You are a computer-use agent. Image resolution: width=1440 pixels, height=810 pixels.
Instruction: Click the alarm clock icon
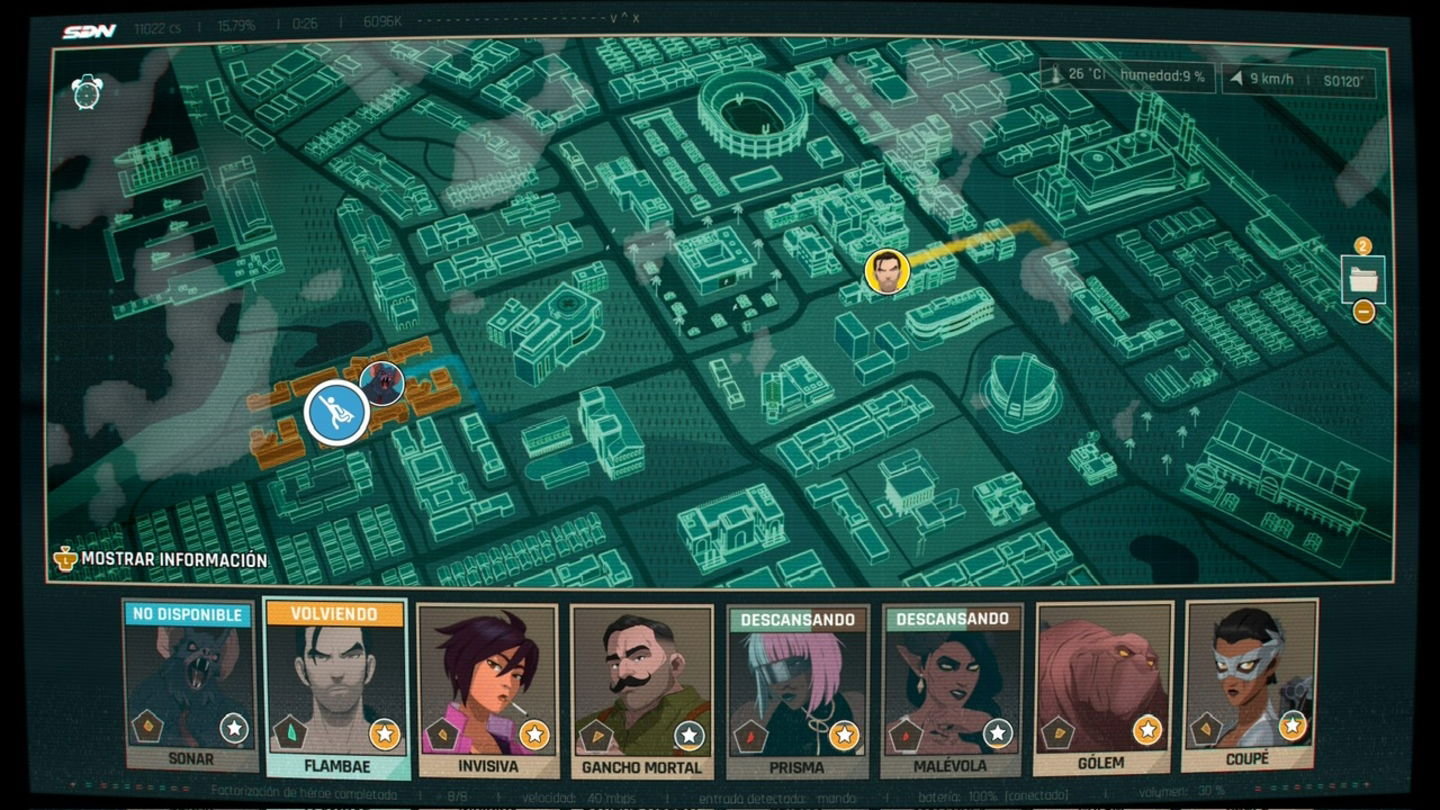88,92
